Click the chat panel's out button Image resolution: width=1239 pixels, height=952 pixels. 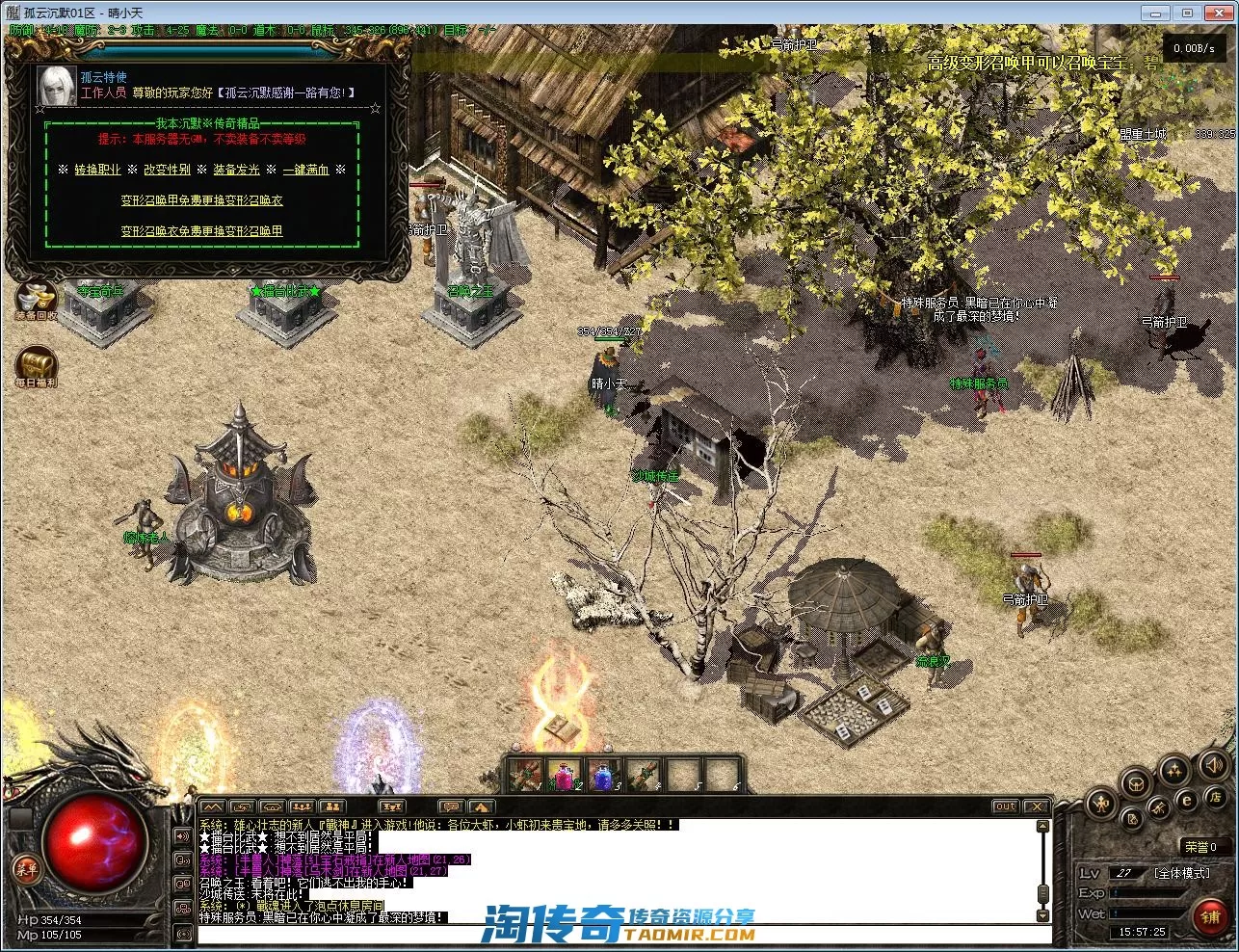1005,807
